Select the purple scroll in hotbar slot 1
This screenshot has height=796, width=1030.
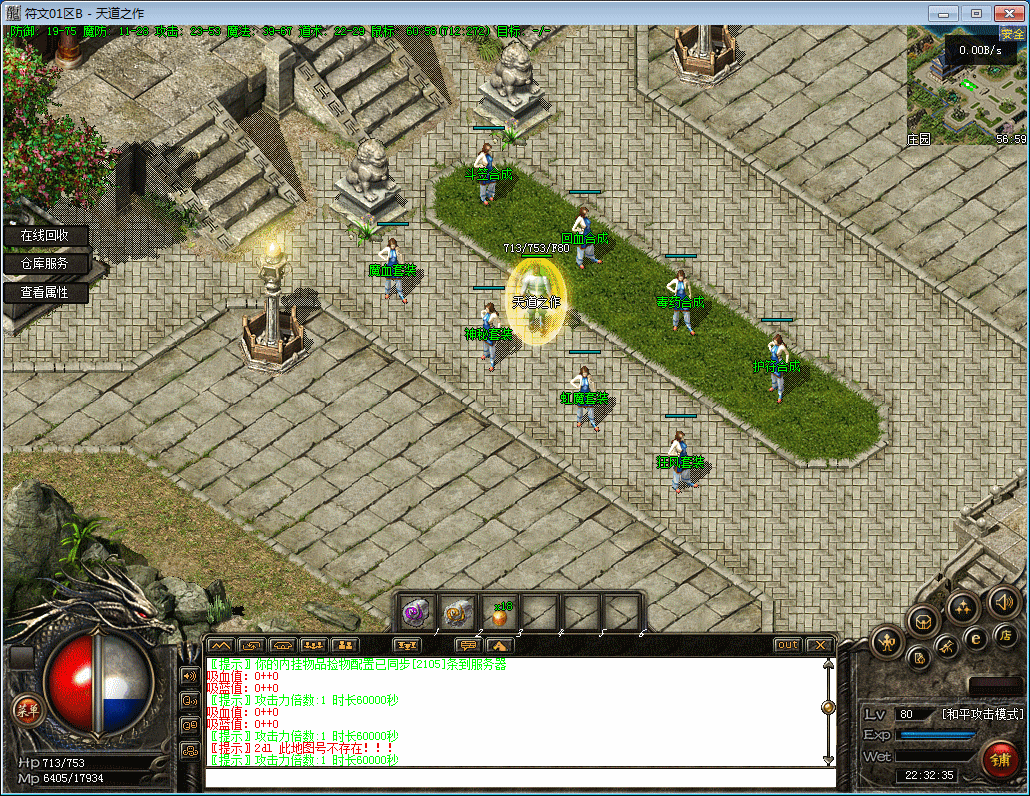coord(416,612)
